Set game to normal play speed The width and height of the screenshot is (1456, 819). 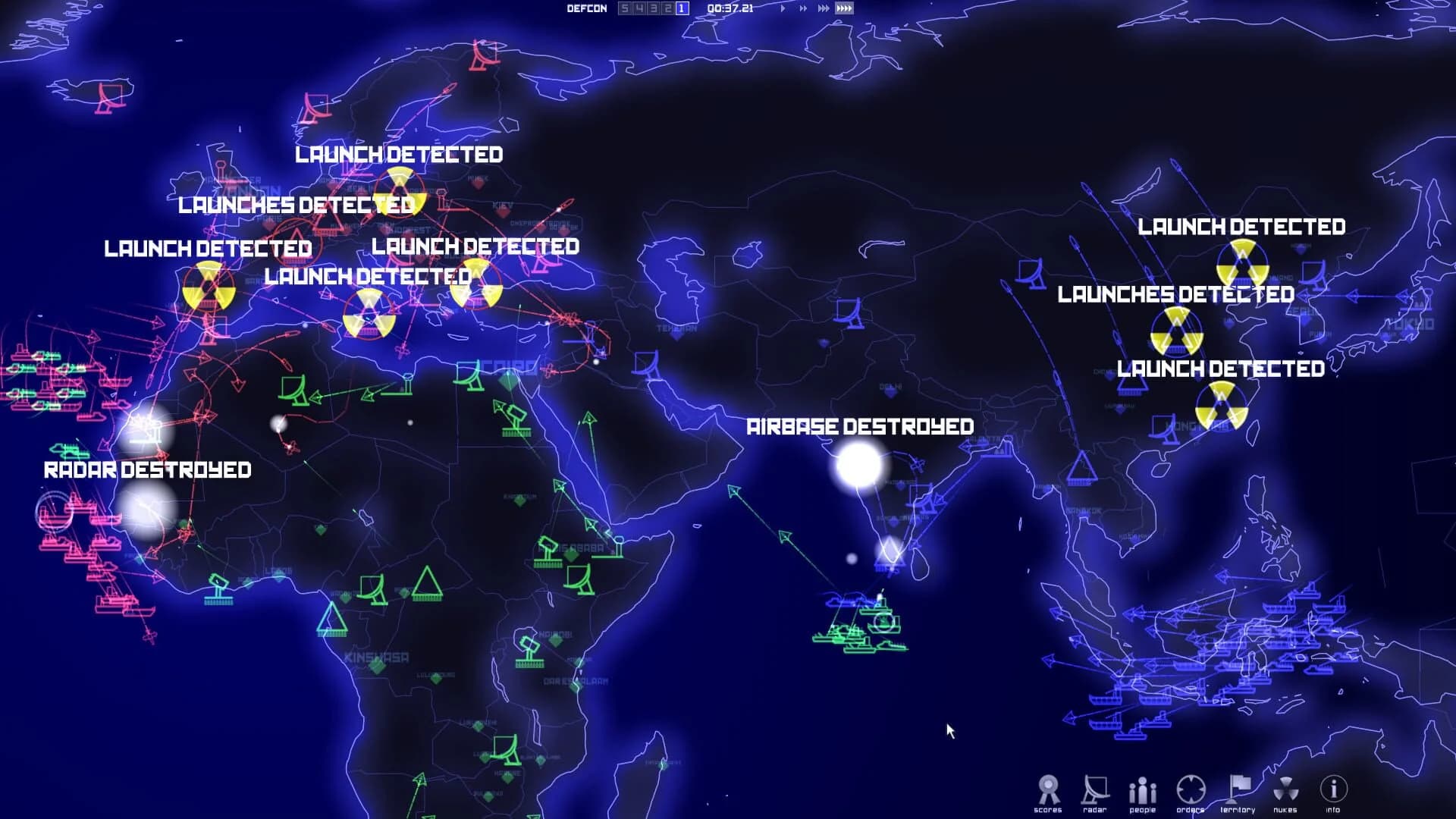point(781,8)
